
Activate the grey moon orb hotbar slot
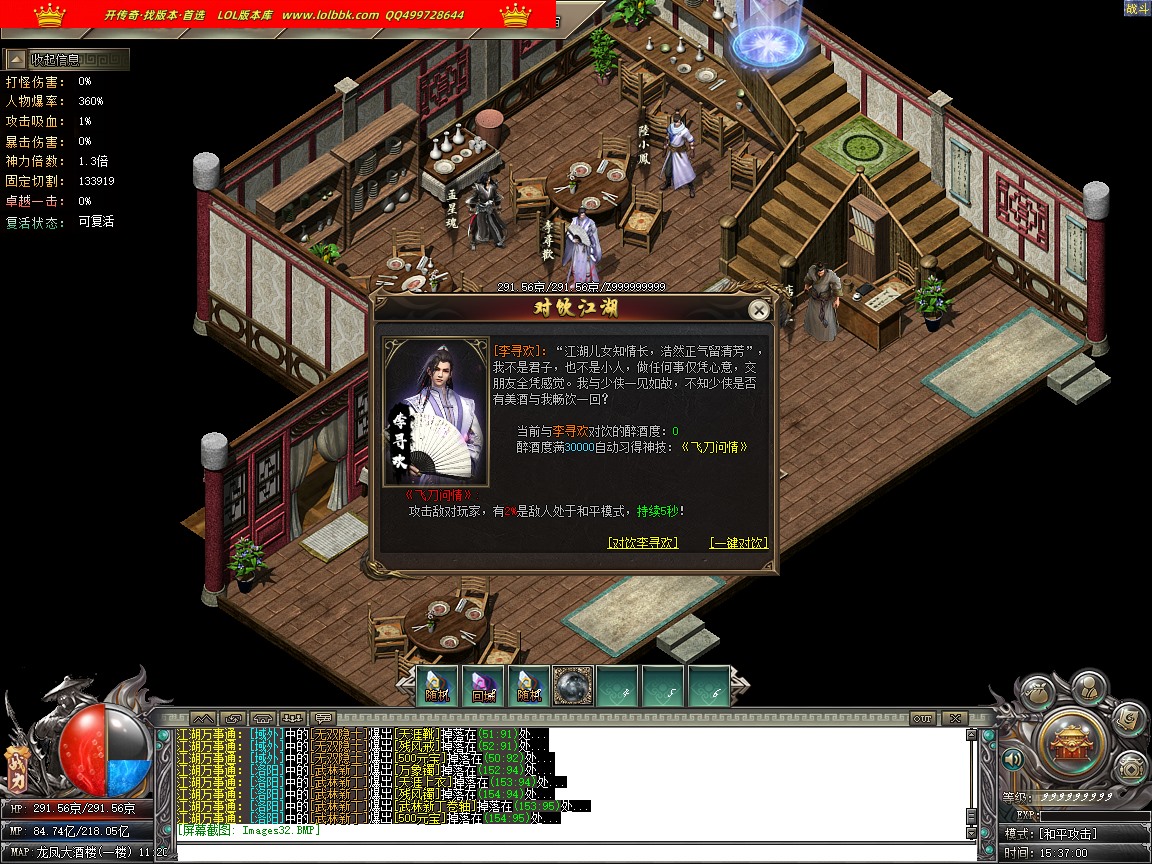[573, 685]
